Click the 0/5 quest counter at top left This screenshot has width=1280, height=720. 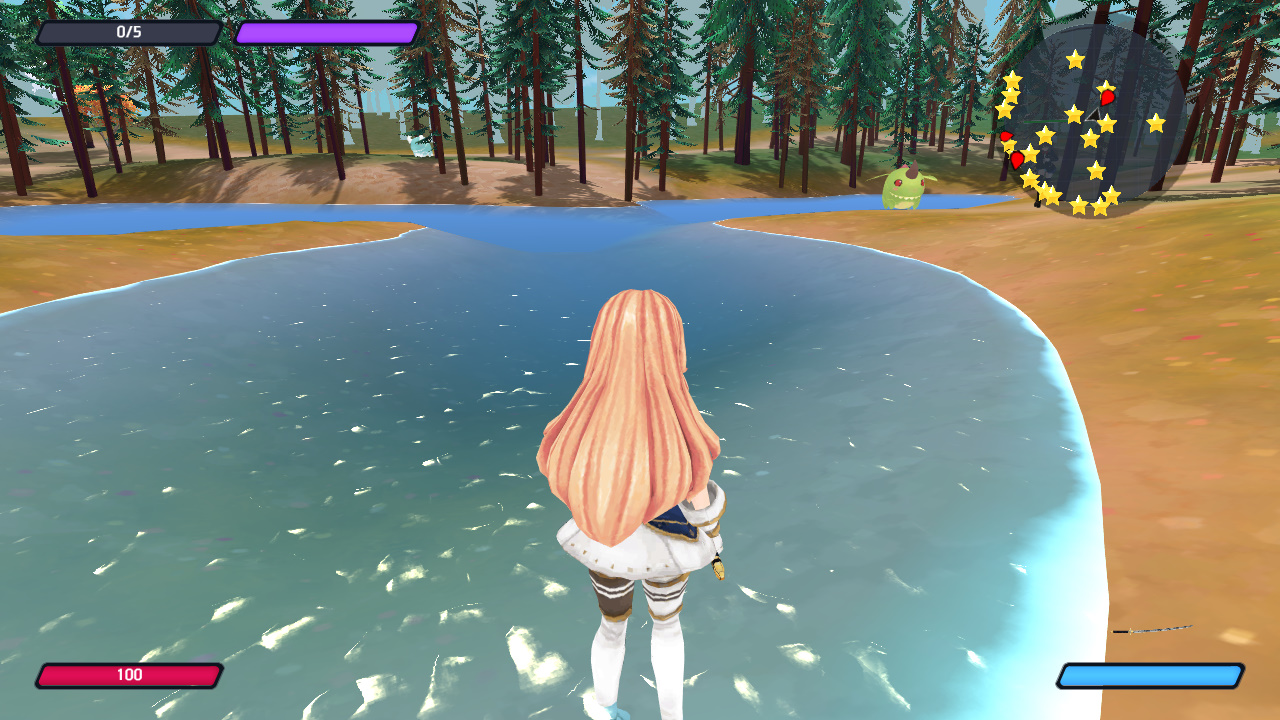click(130, 30)
